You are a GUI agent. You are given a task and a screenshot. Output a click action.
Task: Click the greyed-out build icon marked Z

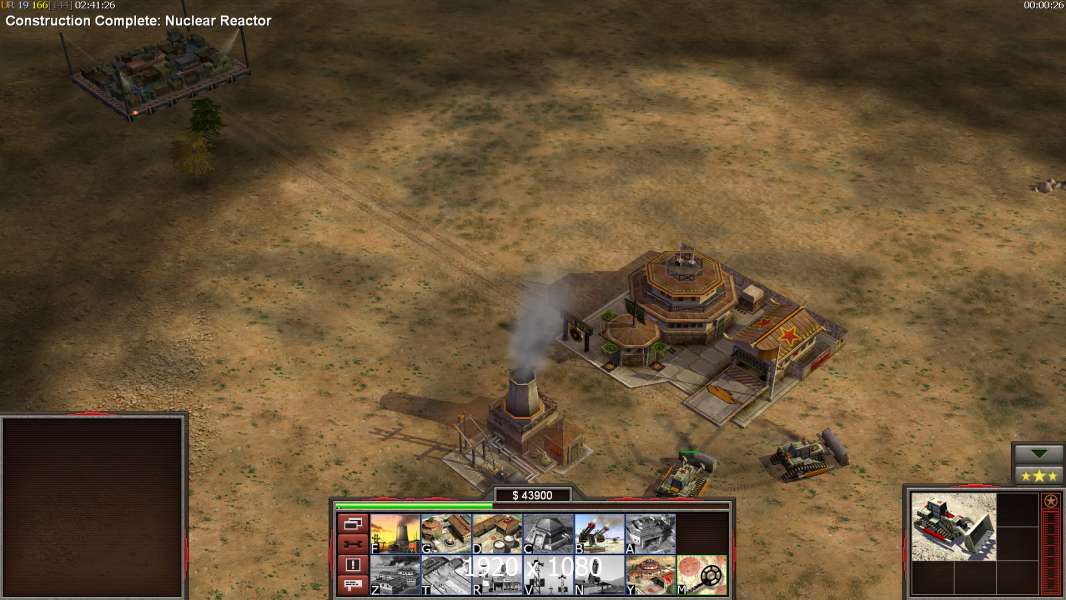point(395,575)
